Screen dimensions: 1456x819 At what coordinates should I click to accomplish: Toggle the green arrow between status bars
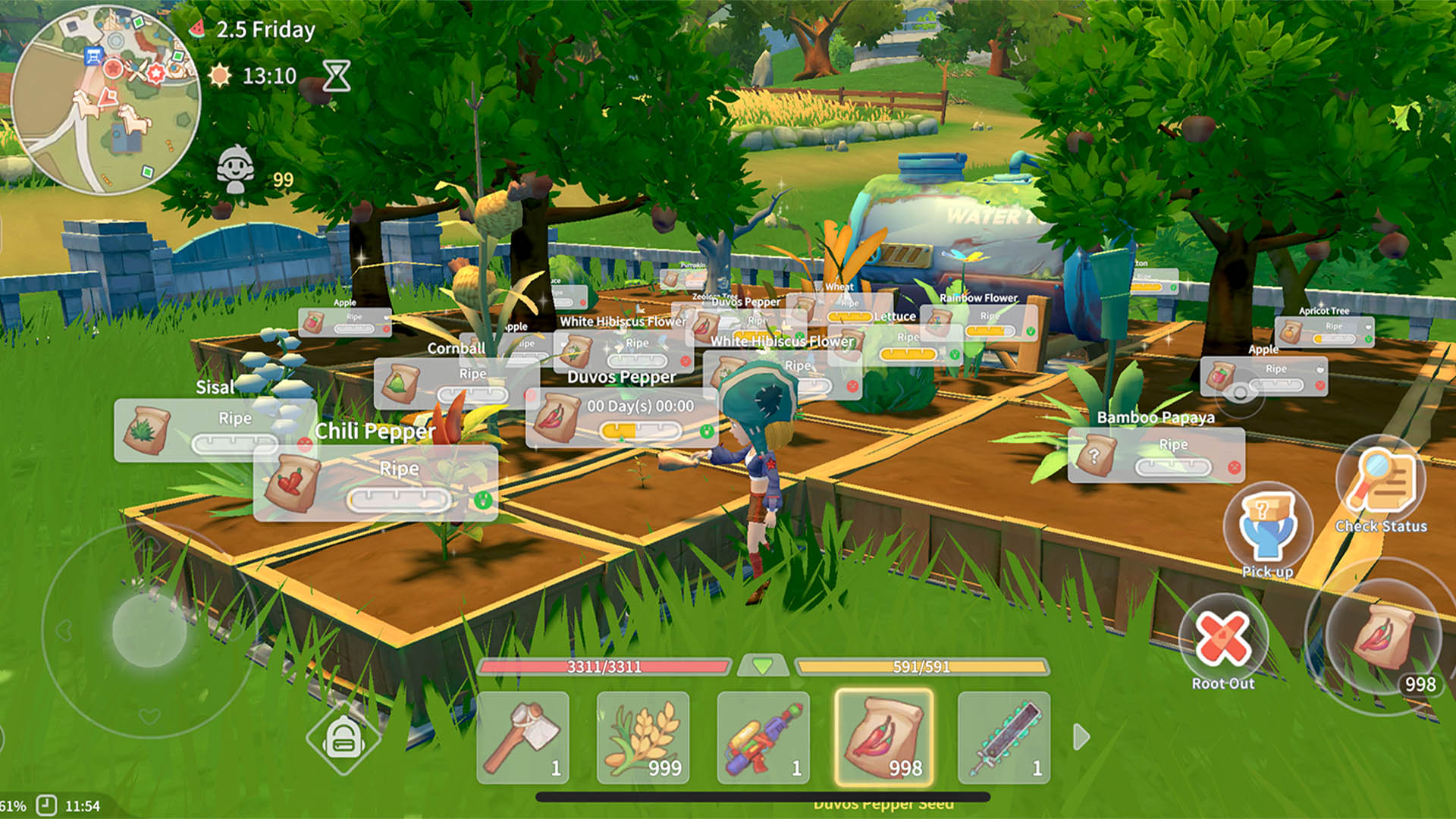(x=763, y=667)
